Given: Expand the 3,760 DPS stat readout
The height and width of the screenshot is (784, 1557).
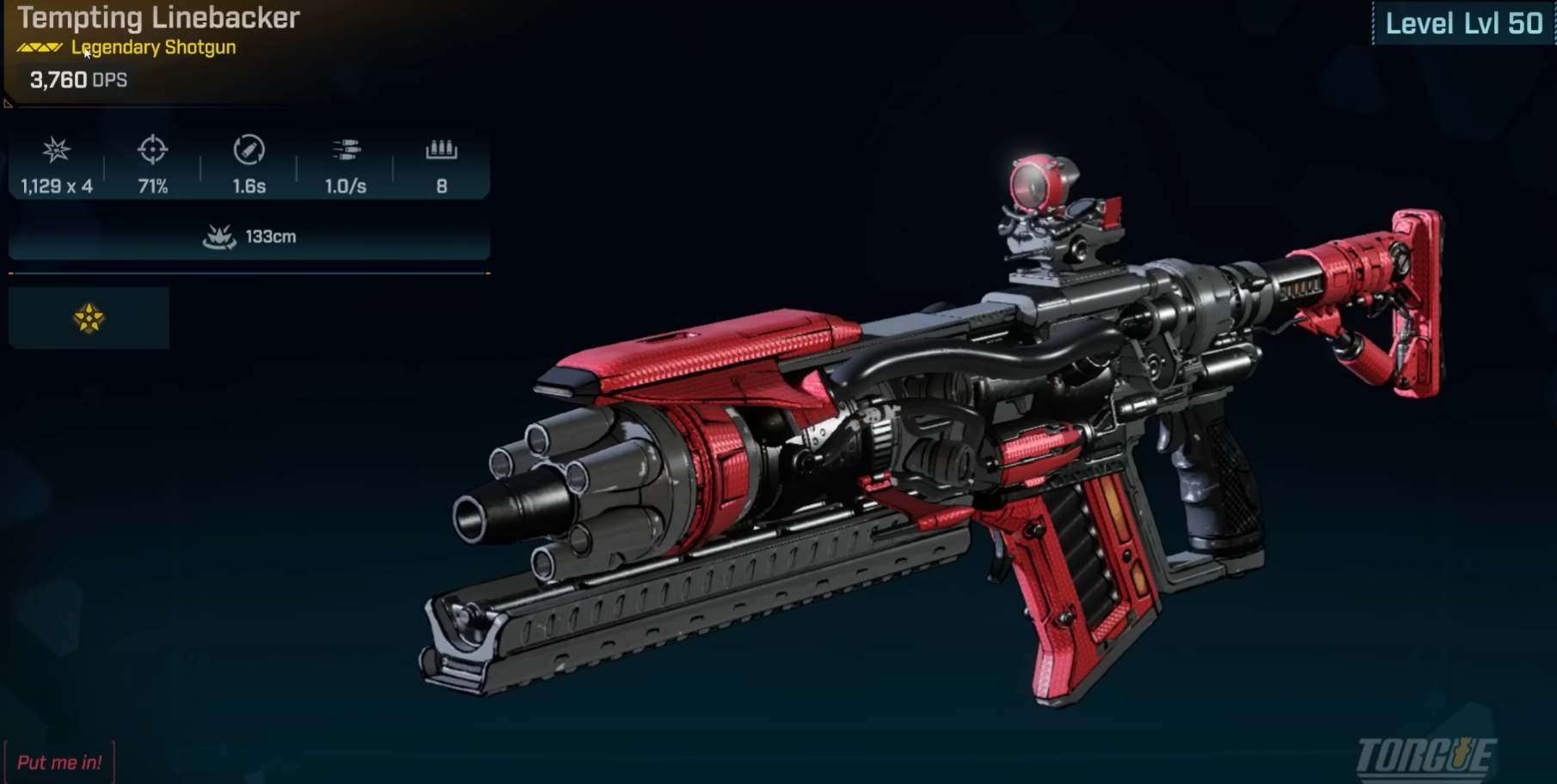Looking at the screenshot, I should [x=76, y=80].
